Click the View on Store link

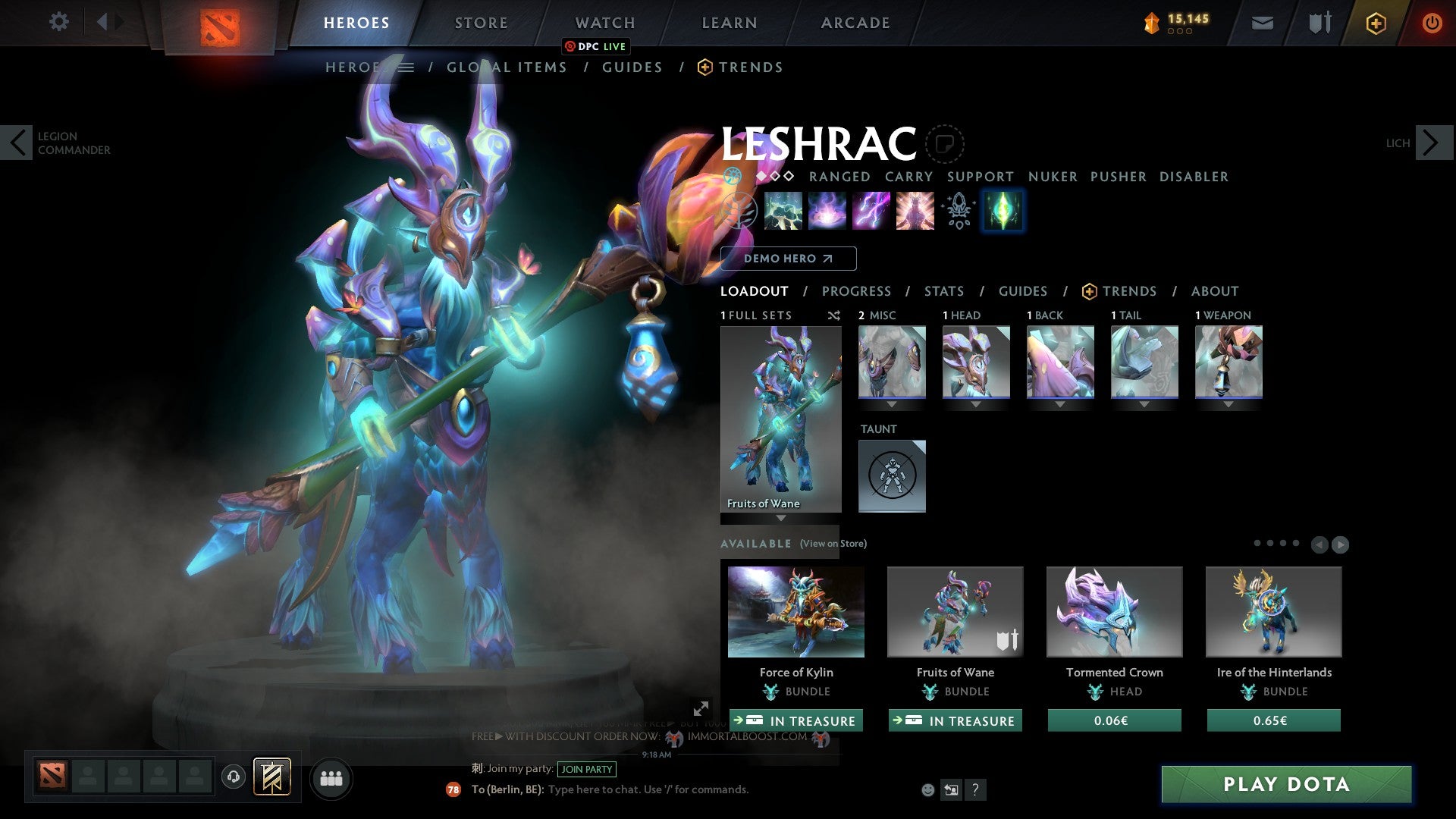pyautogui.click(x=834, y=544)
